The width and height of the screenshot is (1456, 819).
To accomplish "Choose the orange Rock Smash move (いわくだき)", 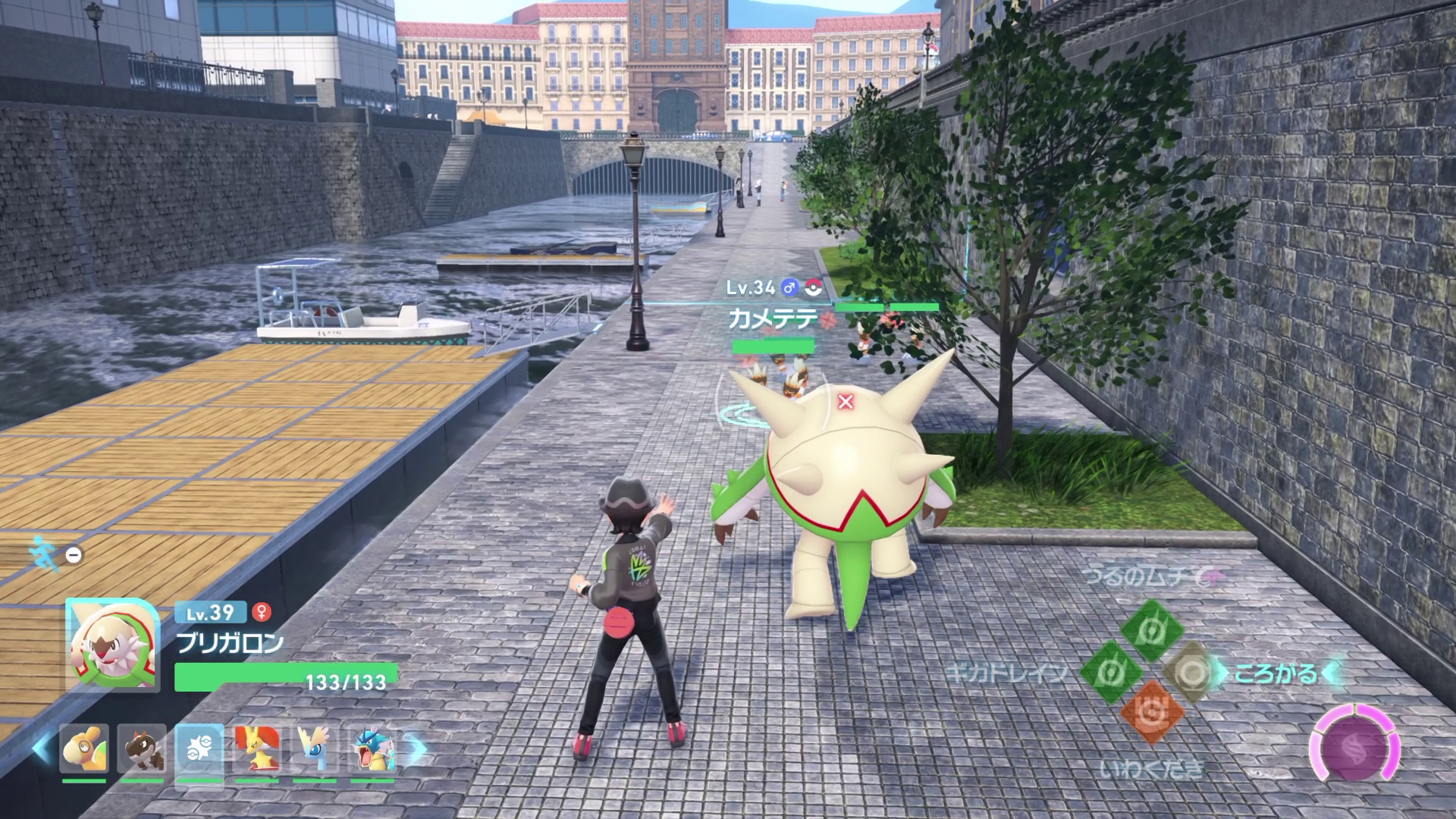I will click(1152, 712).
